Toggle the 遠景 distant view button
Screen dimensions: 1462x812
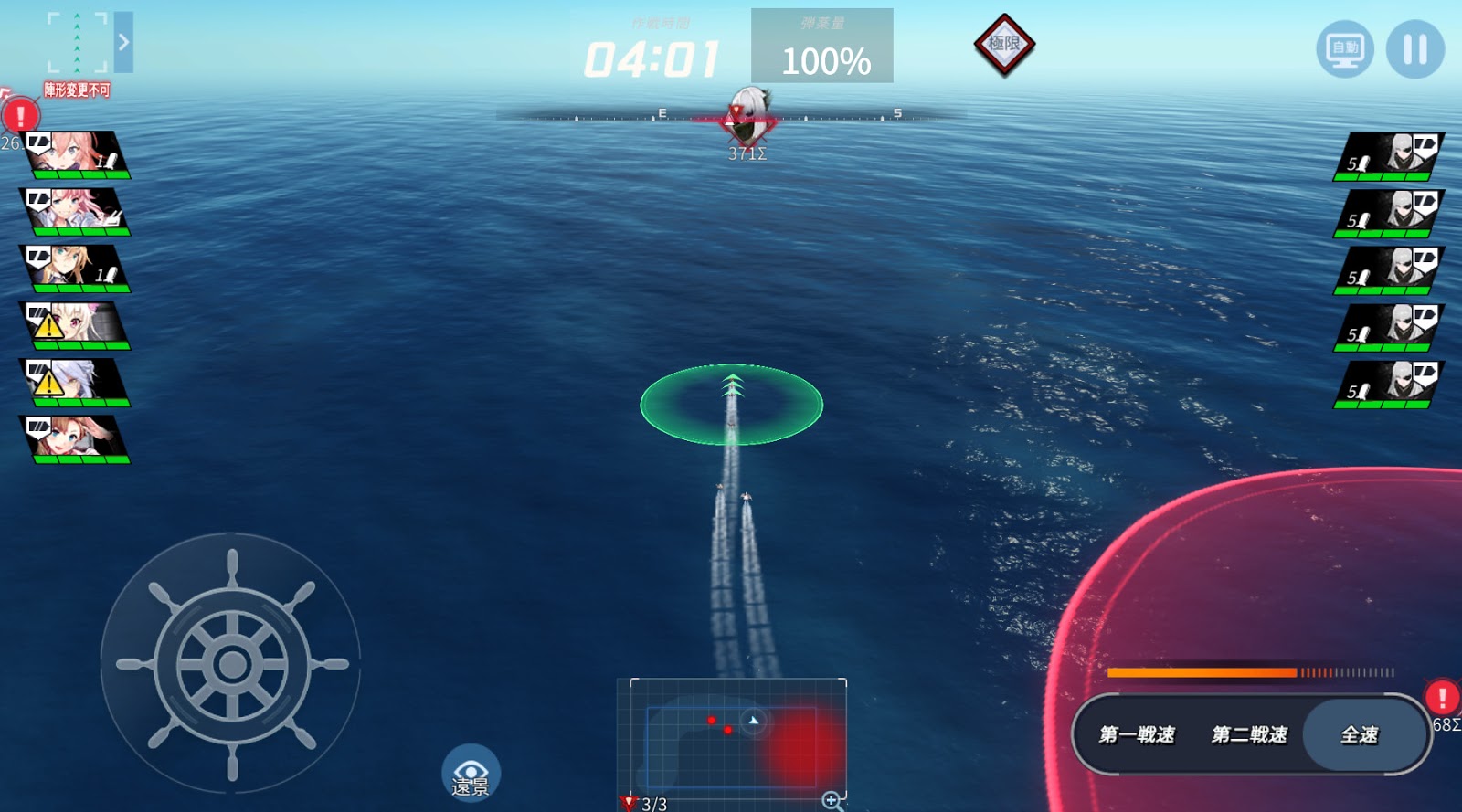[471, 774]
